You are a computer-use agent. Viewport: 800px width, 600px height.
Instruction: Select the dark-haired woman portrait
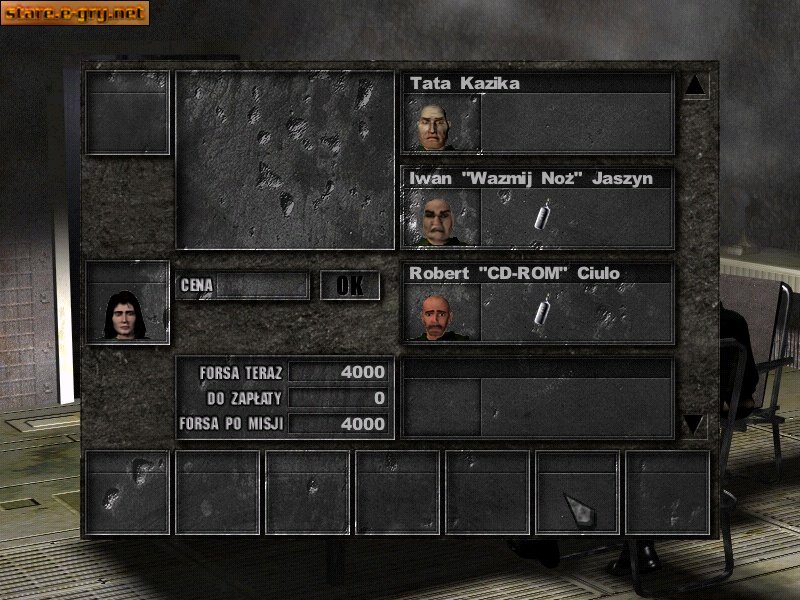[x=127, y=303]
